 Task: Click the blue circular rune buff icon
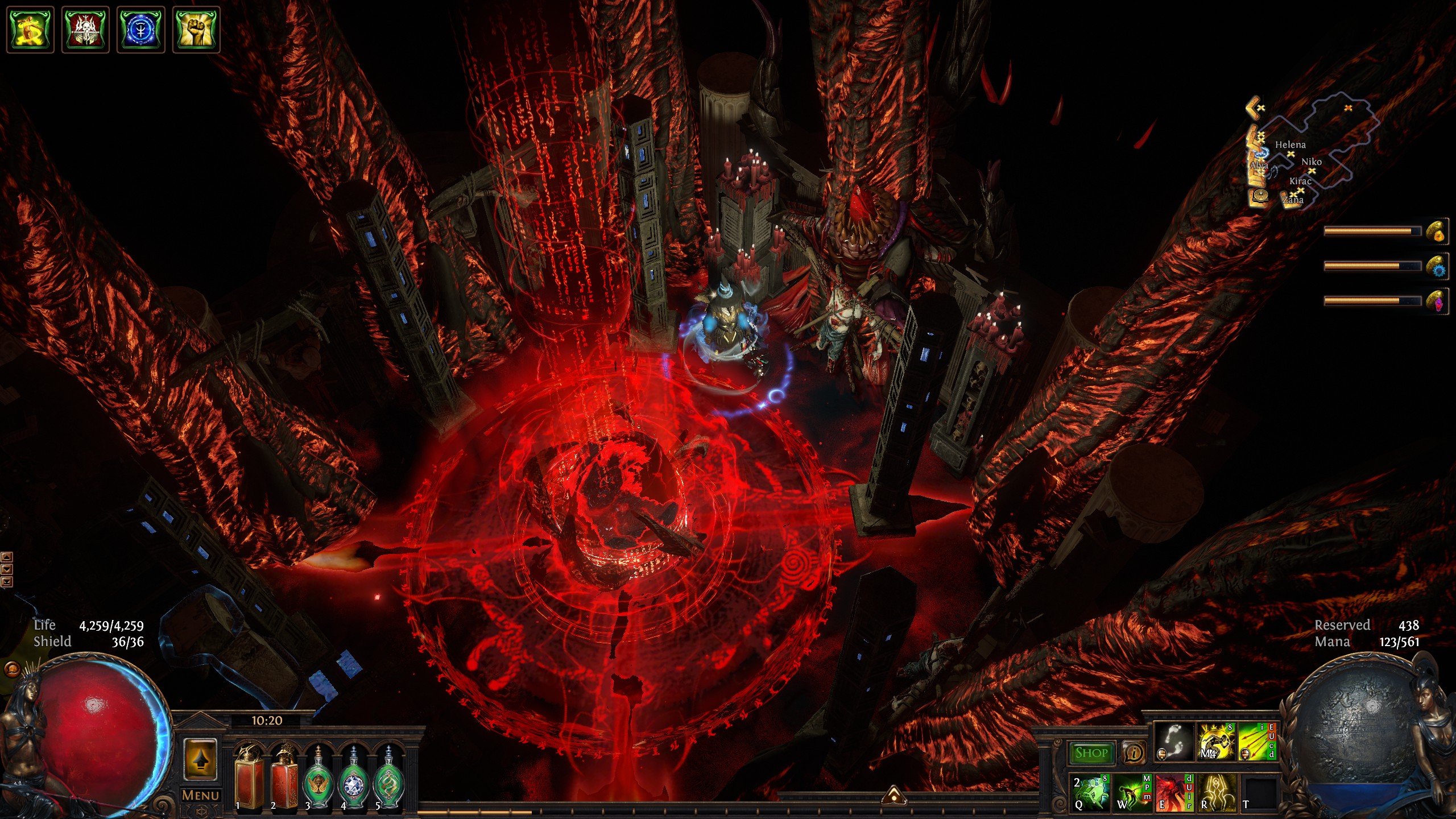(x=140, y=29)
